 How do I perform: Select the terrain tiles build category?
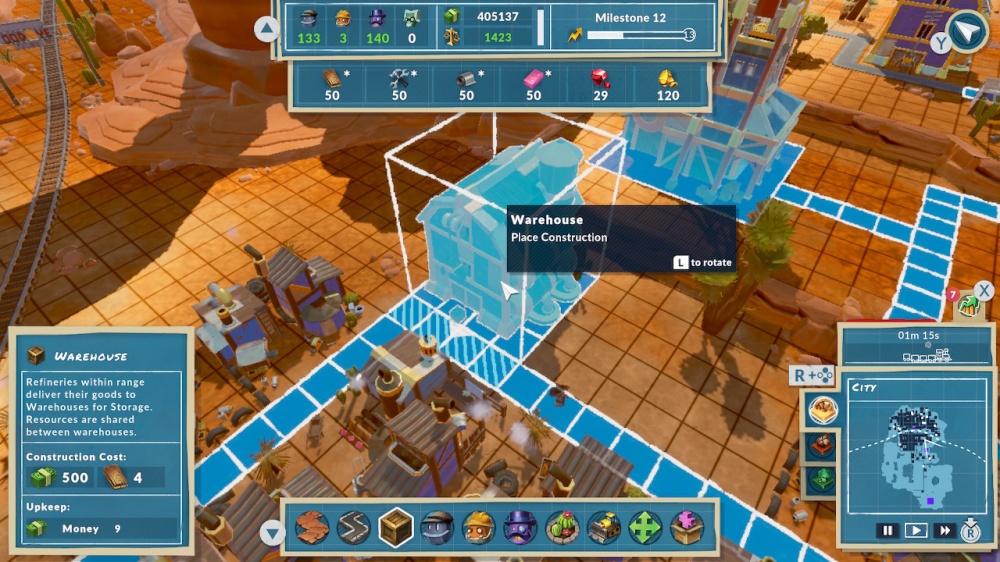[x=312, y=527]
